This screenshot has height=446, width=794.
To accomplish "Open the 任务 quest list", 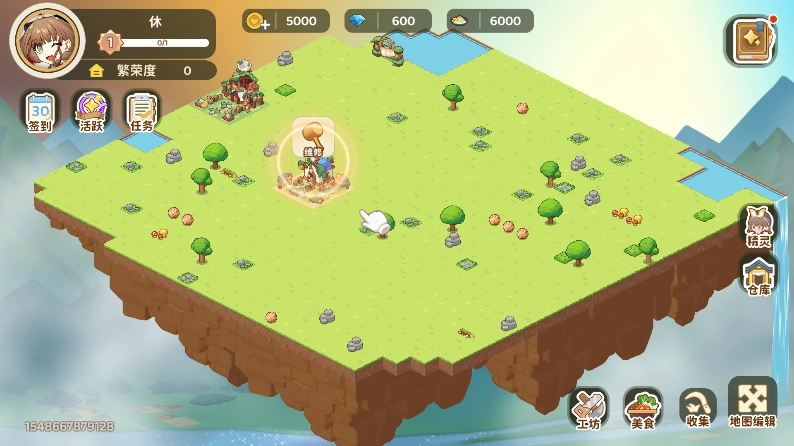I will point(142,111).
